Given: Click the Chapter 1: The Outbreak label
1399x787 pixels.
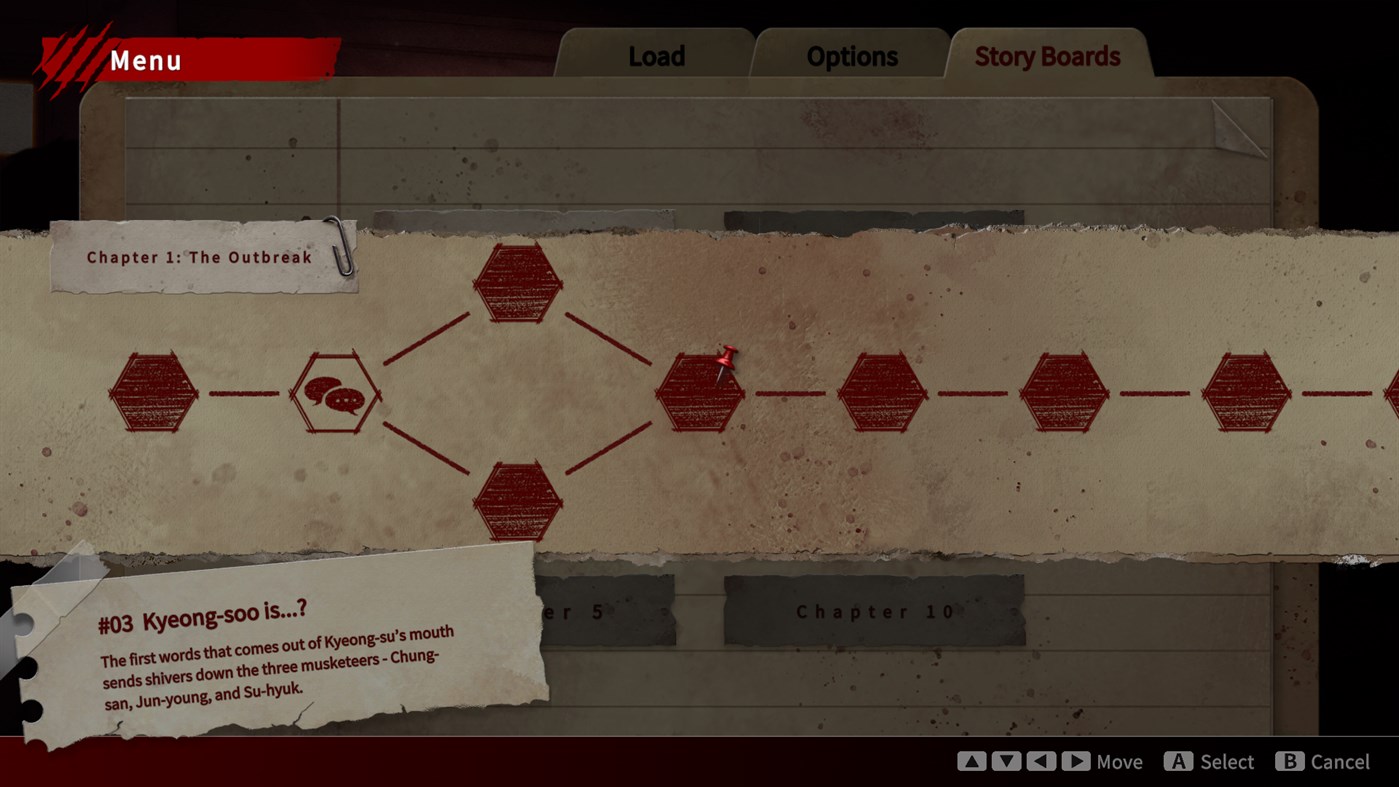Looking at the screenshot, I should [196, 257].
